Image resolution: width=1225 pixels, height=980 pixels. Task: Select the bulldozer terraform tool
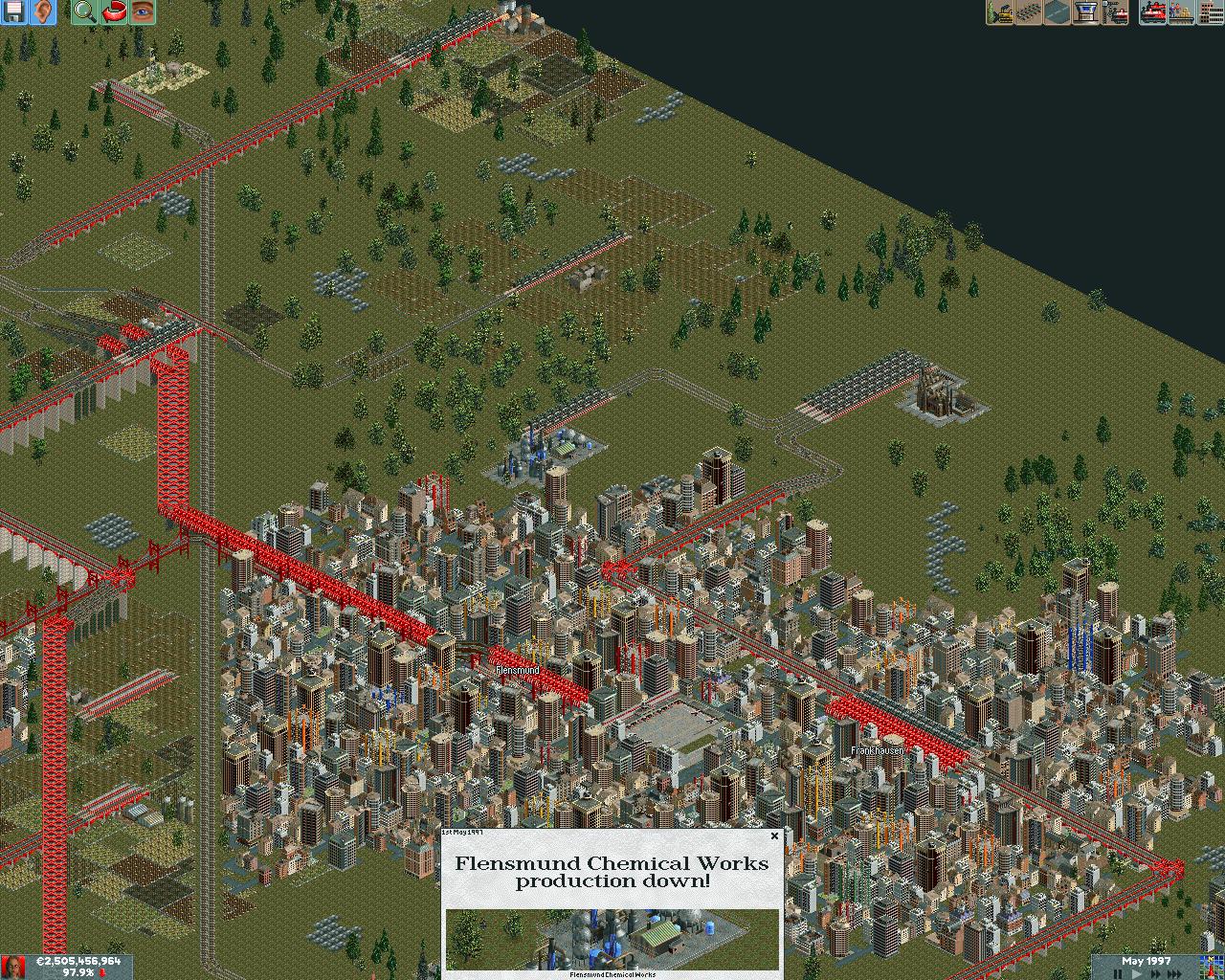tap(1000, 12)
